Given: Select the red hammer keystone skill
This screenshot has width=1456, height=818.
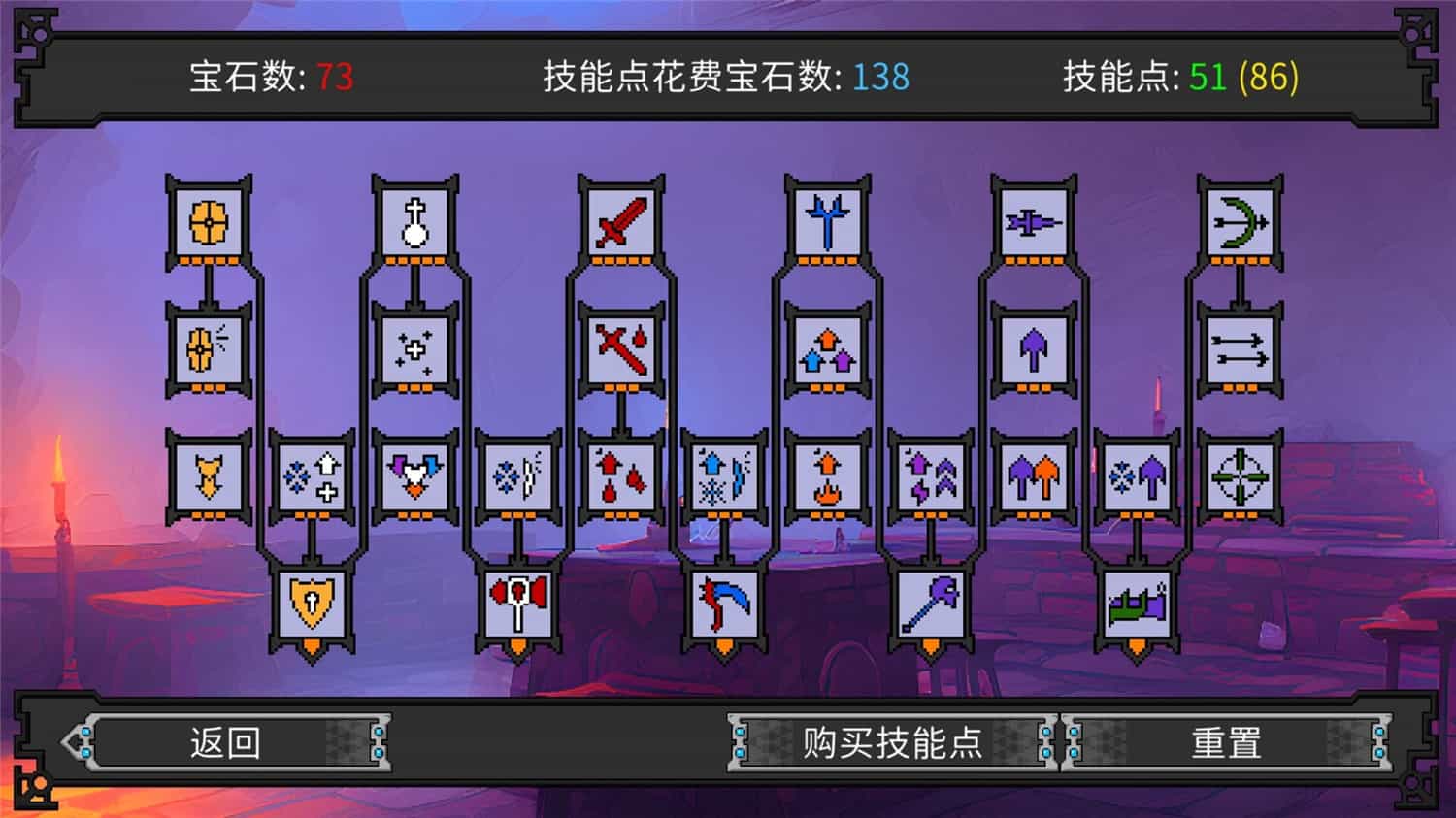Looking at the screenshot, I should [x=517, y=604].
